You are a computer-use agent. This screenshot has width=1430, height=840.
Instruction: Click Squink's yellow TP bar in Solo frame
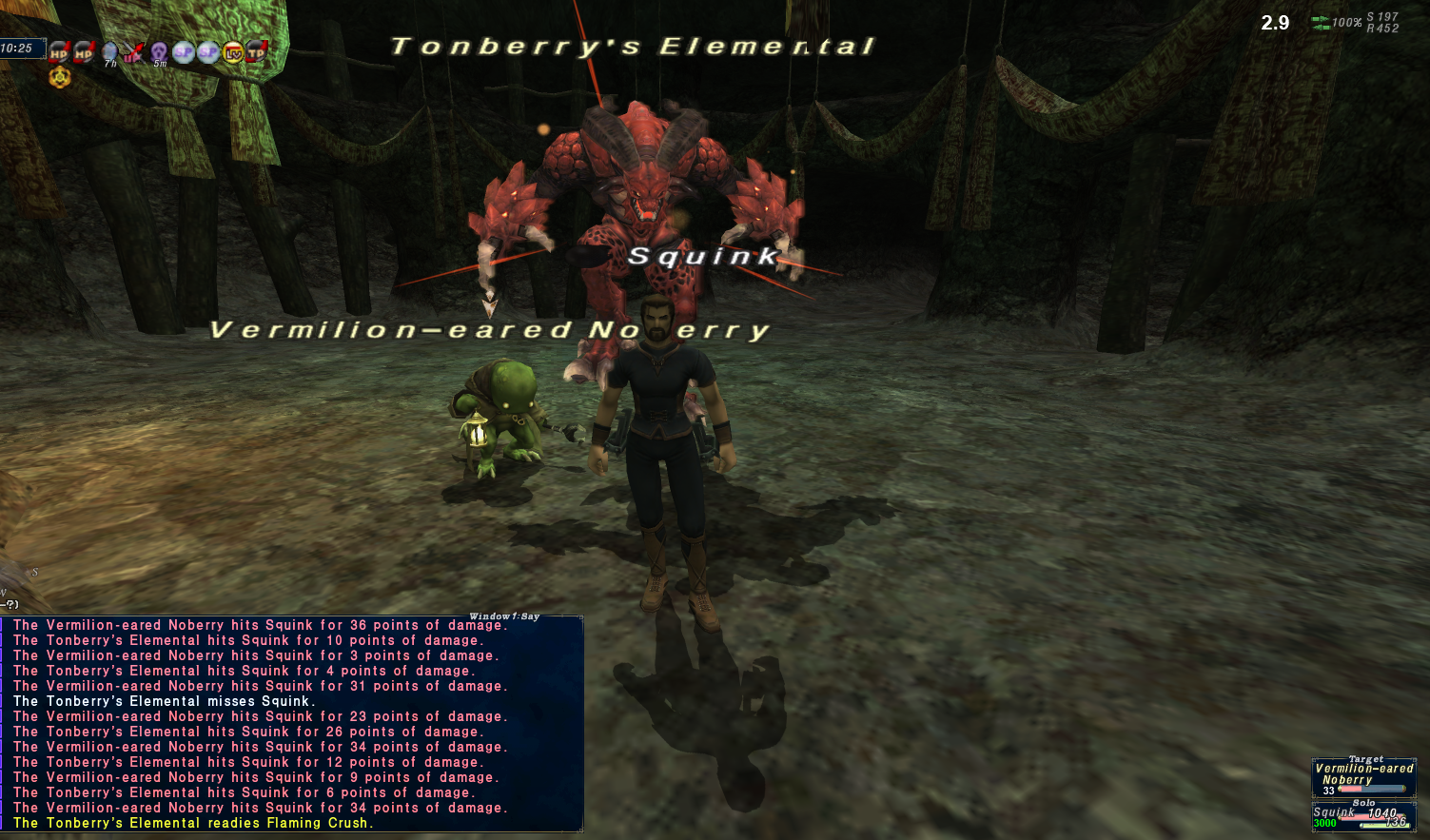(1385, 826)
